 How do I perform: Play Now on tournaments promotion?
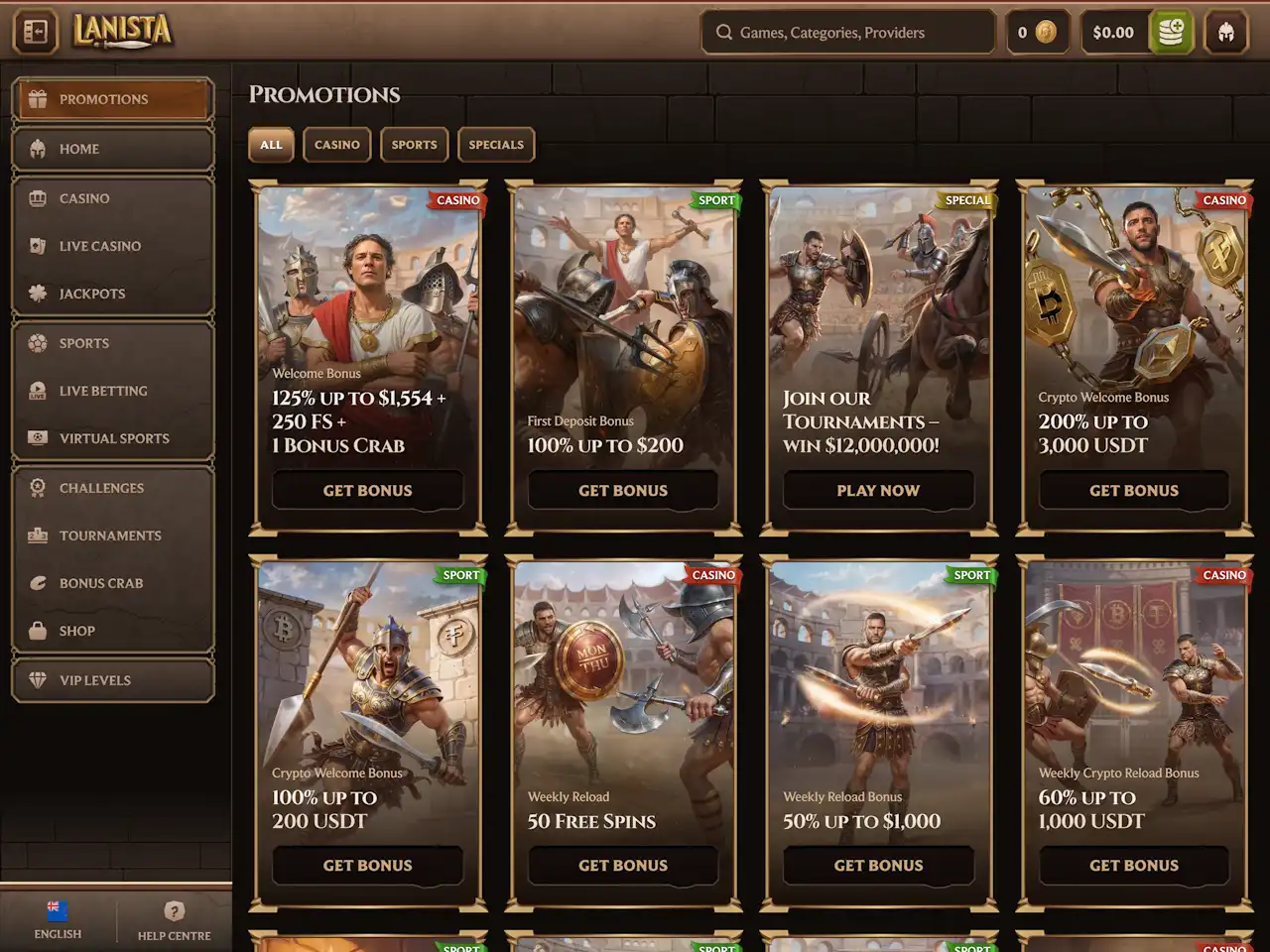(x=878, y=490)
